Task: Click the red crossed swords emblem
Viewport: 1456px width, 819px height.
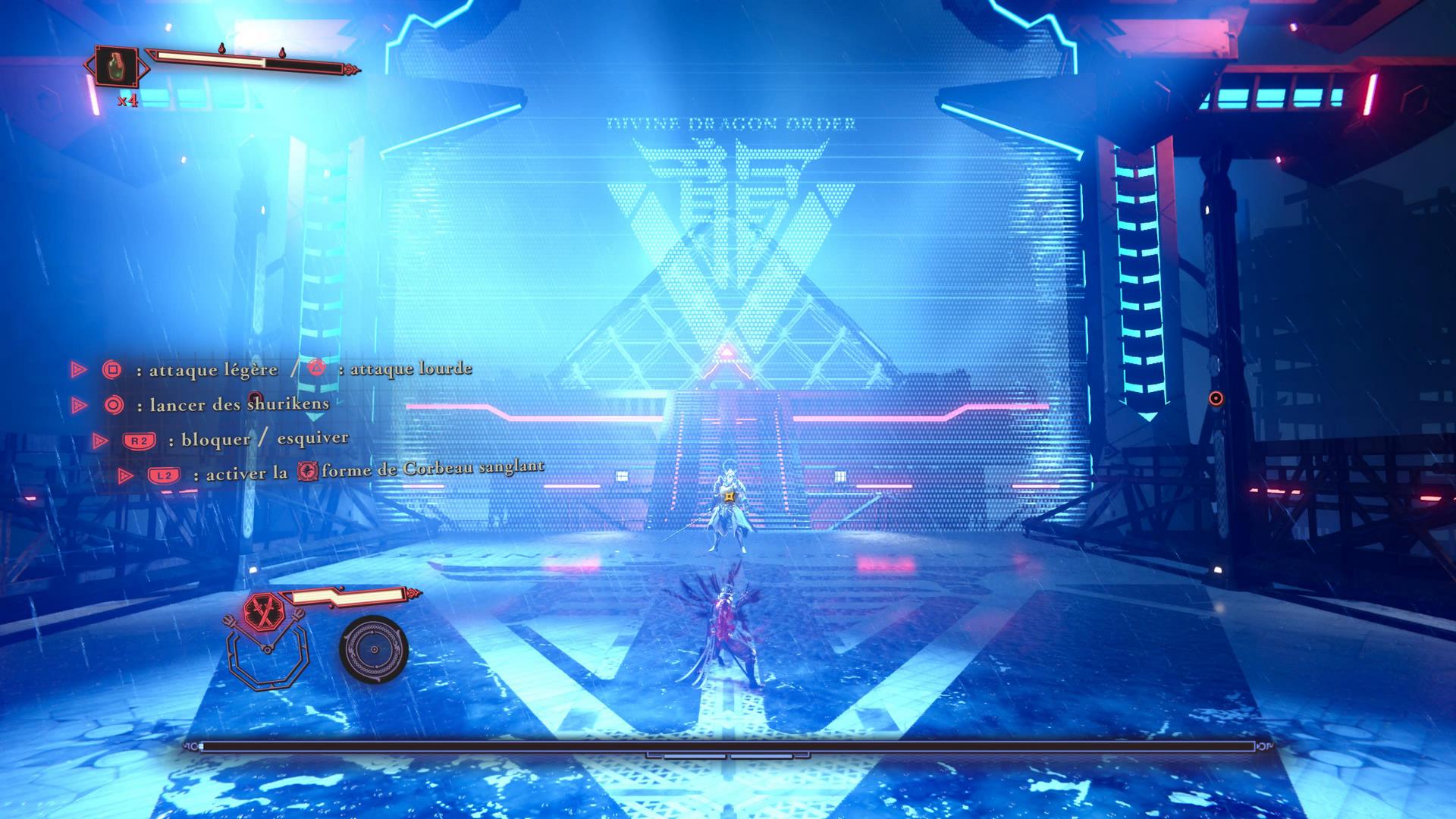Action: pyautogui.click(x=265, y=609)
